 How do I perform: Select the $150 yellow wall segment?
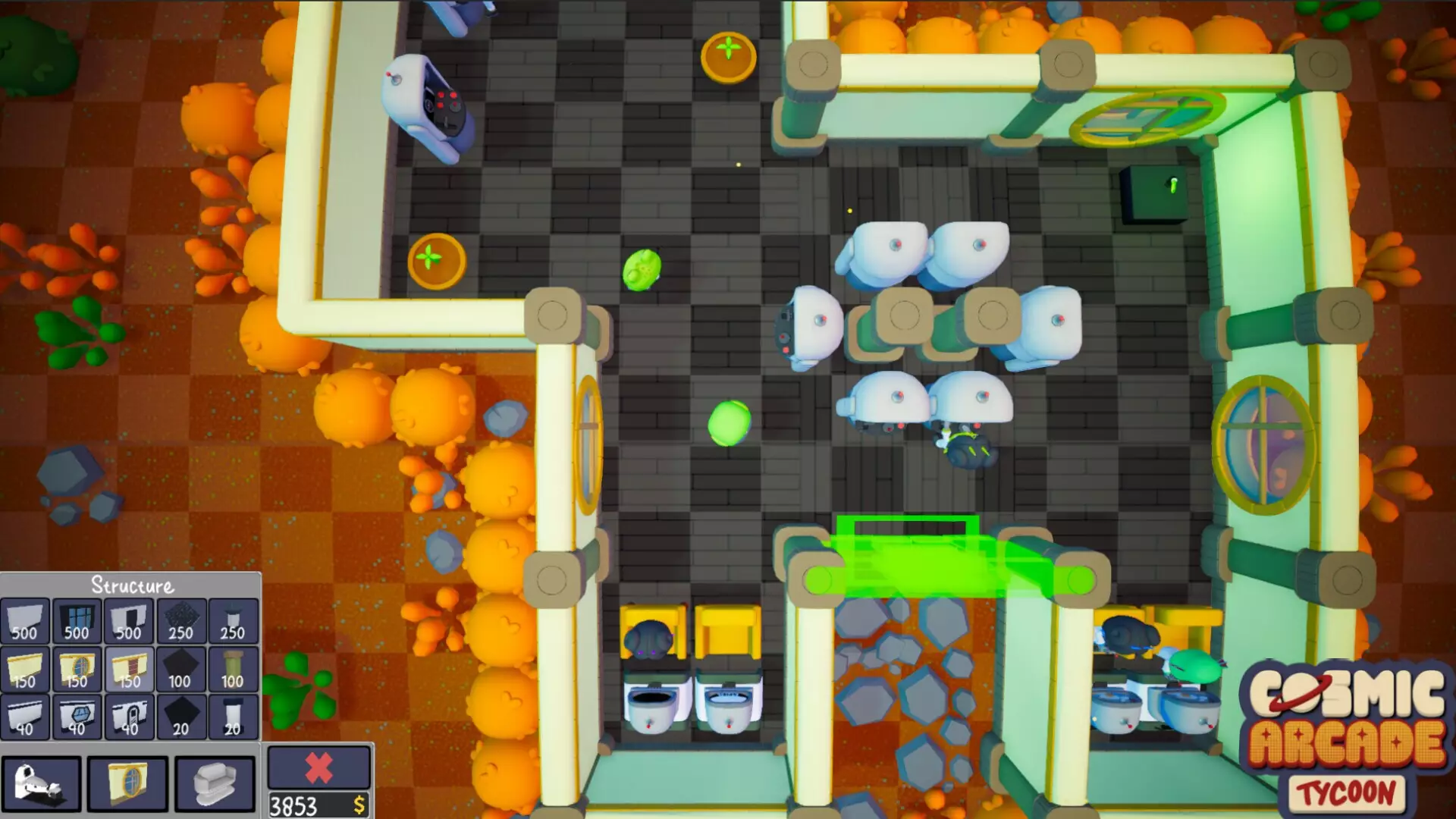coord(26,670)
